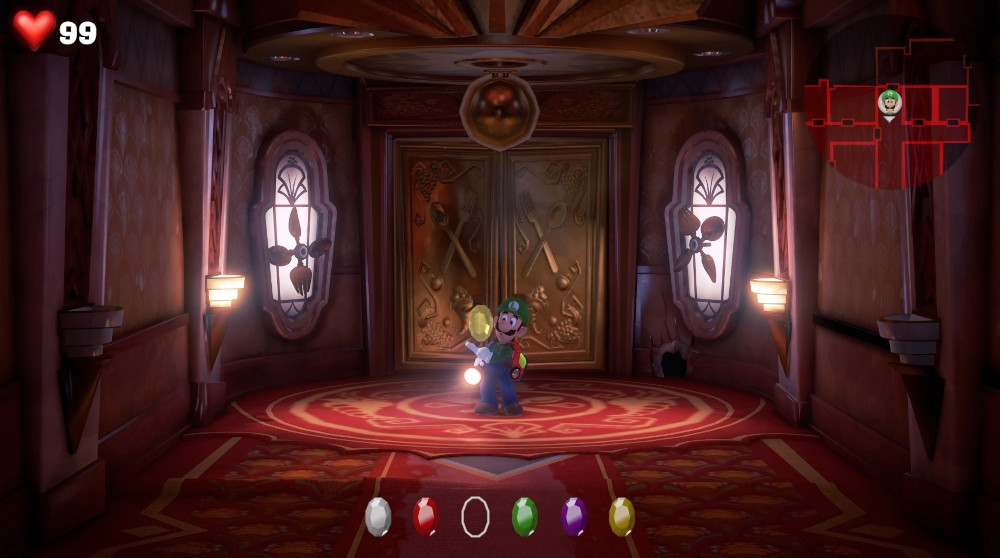Select the red gem icon
This screenshot has height=558, width=1000.
click(x=426, y=516)
